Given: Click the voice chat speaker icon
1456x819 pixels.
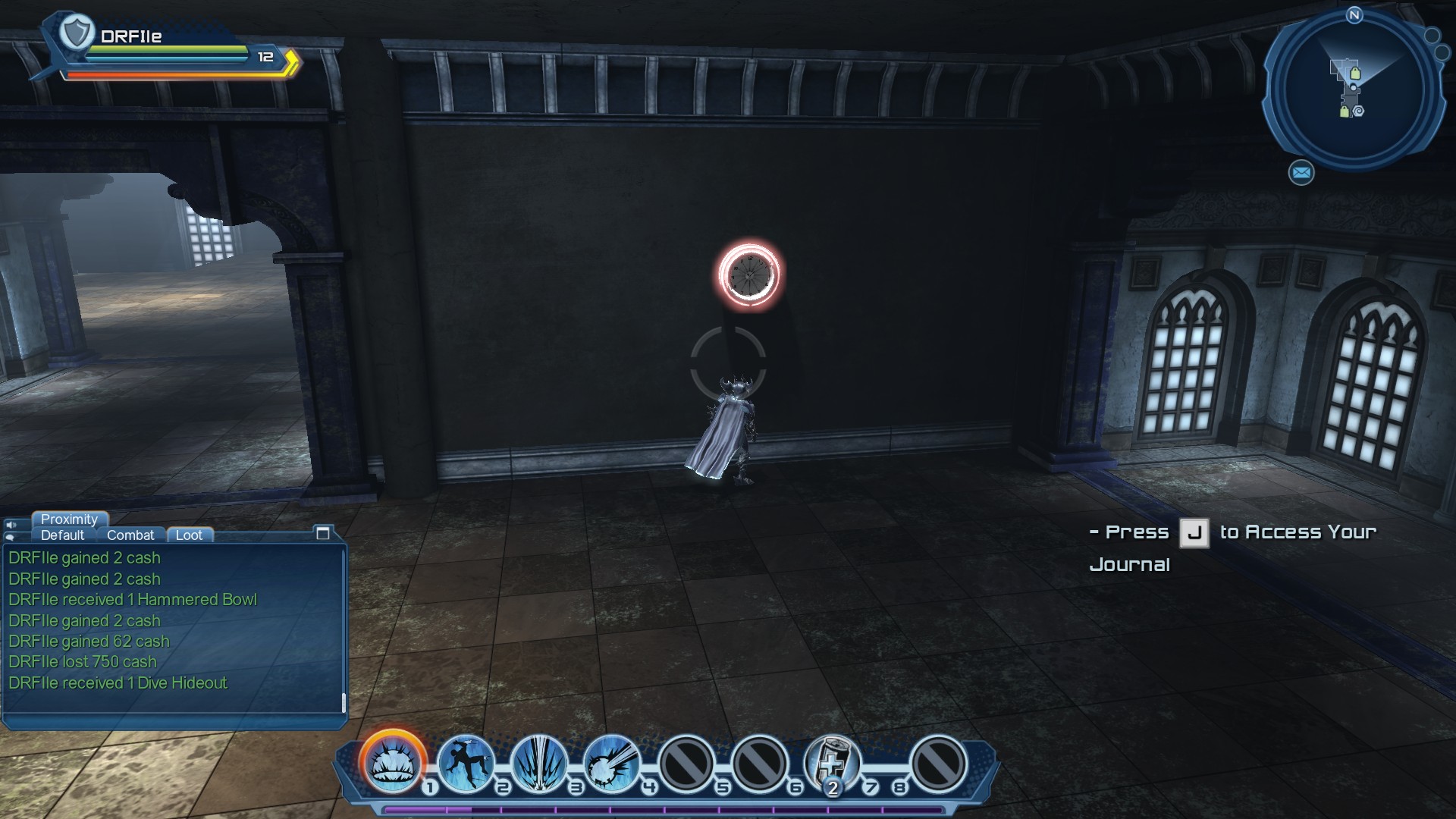Looking at the screenshot, I should [x=11, y=525].
